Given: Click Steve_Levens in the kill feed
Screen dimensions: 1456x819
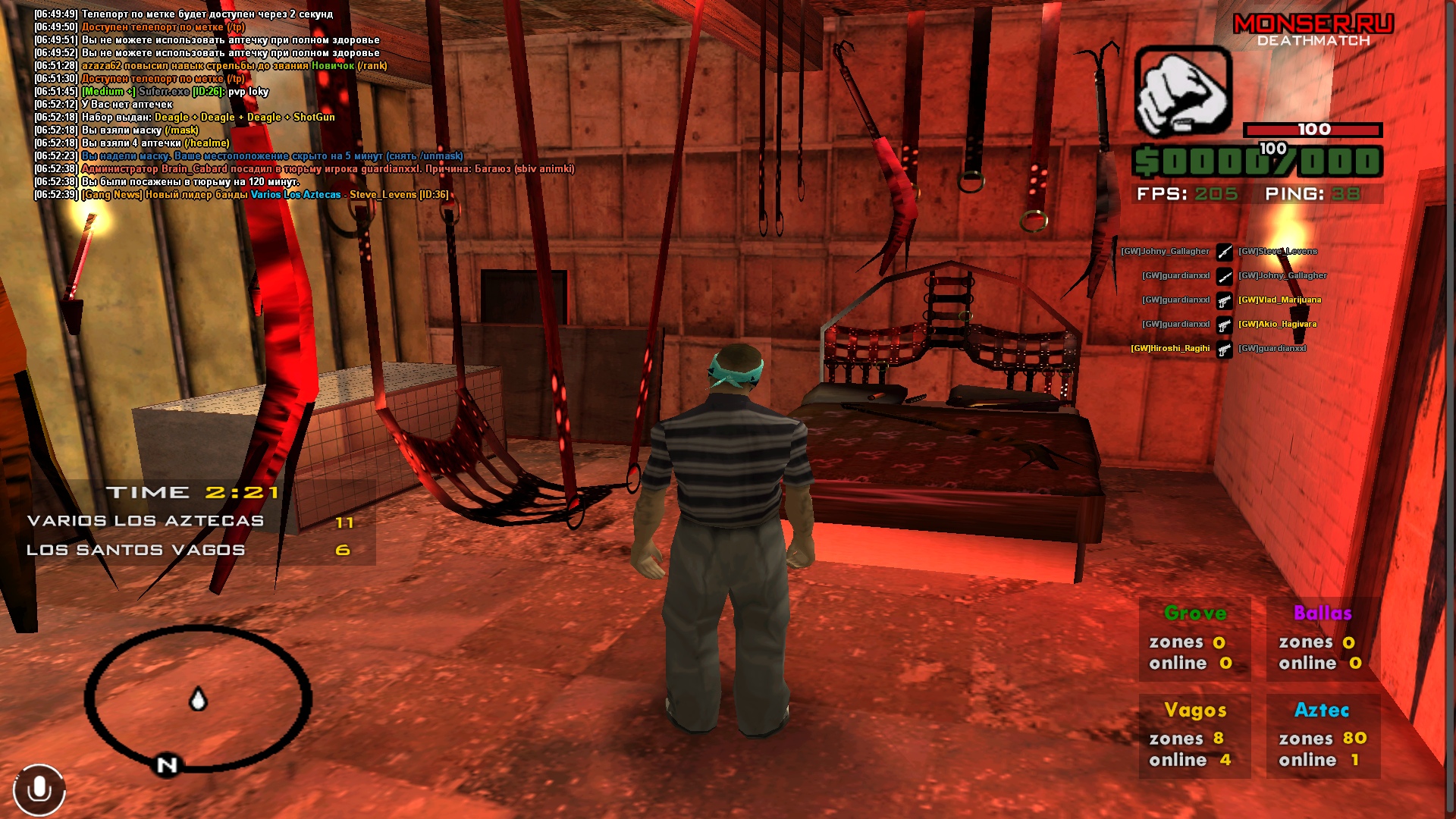Looking at the screenshot, I should (1278, 252).
